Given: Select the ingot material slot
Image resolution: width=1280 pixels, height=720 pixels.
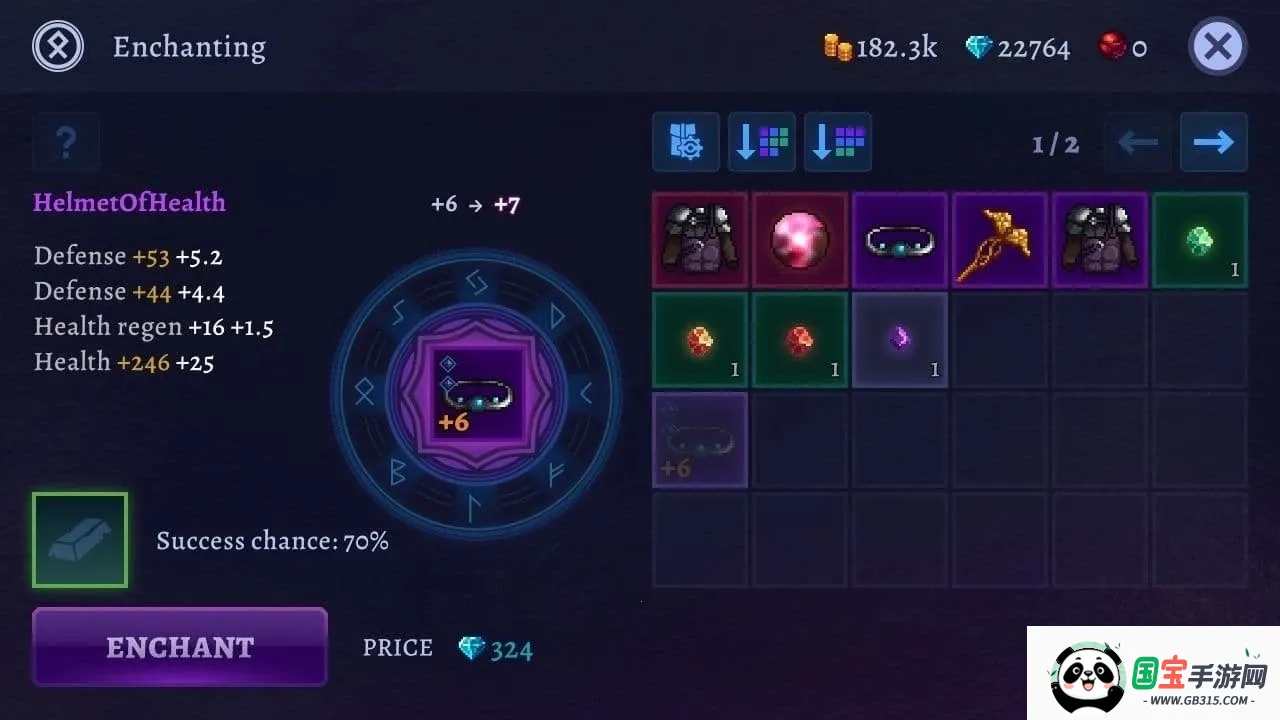Looking at the screenshot, I should [80, 540].
